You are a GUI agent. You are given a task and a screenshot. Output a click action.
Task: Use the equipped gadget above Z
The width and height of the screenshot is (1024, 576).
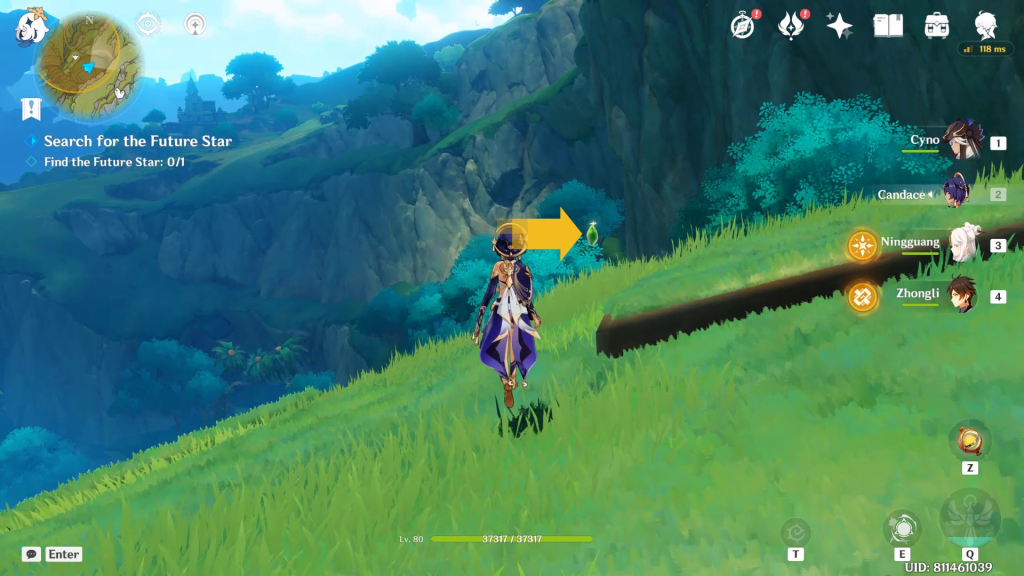pos(969,439)
